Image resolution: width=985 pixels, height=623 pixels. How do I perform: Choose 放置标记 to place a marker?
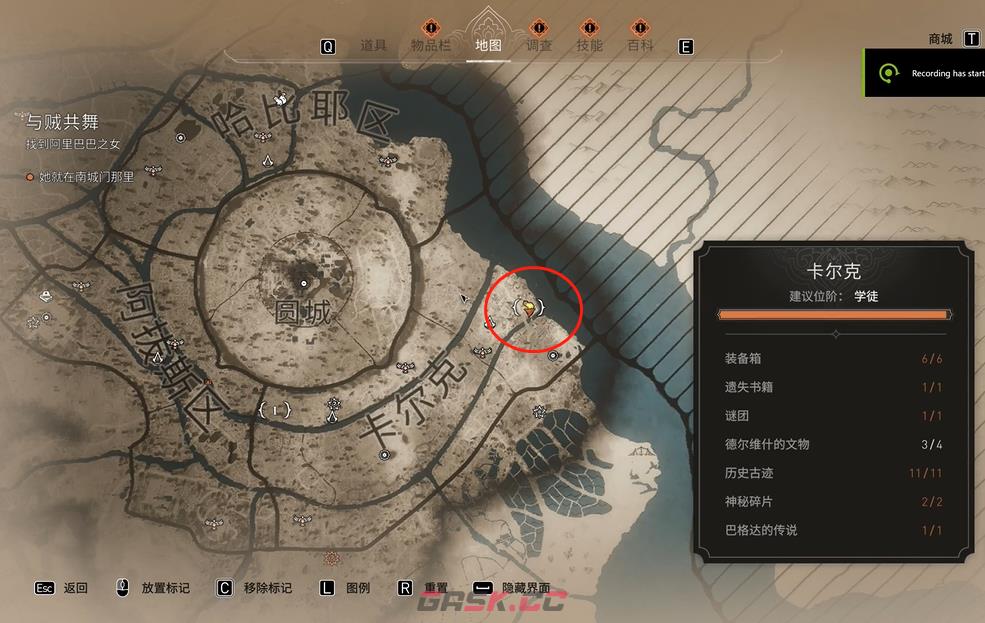[x=165, y=588]
